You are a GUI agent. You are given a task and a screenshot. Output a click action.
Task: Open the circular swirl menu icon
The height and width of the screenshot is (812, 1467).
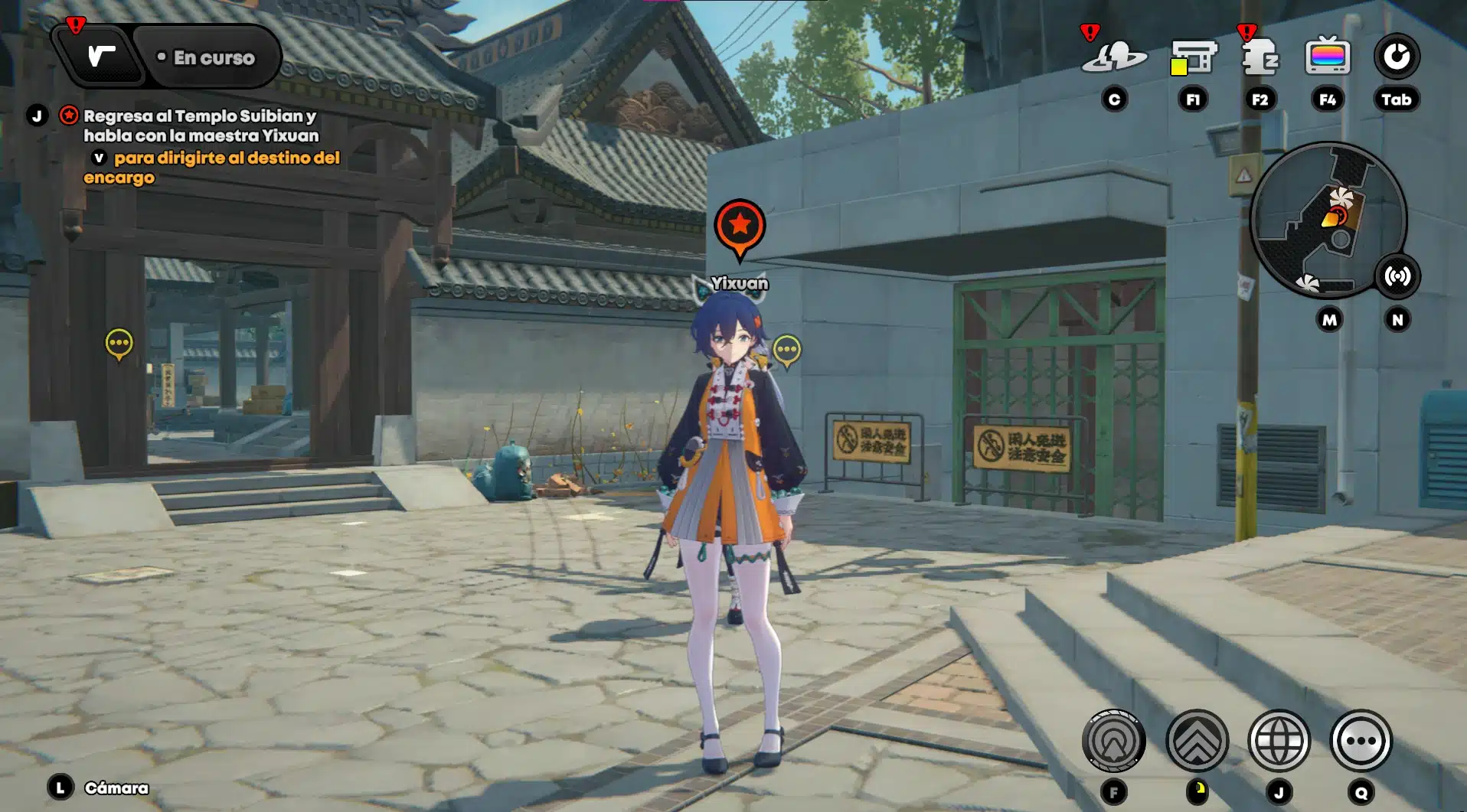[x=1396, y=57]
